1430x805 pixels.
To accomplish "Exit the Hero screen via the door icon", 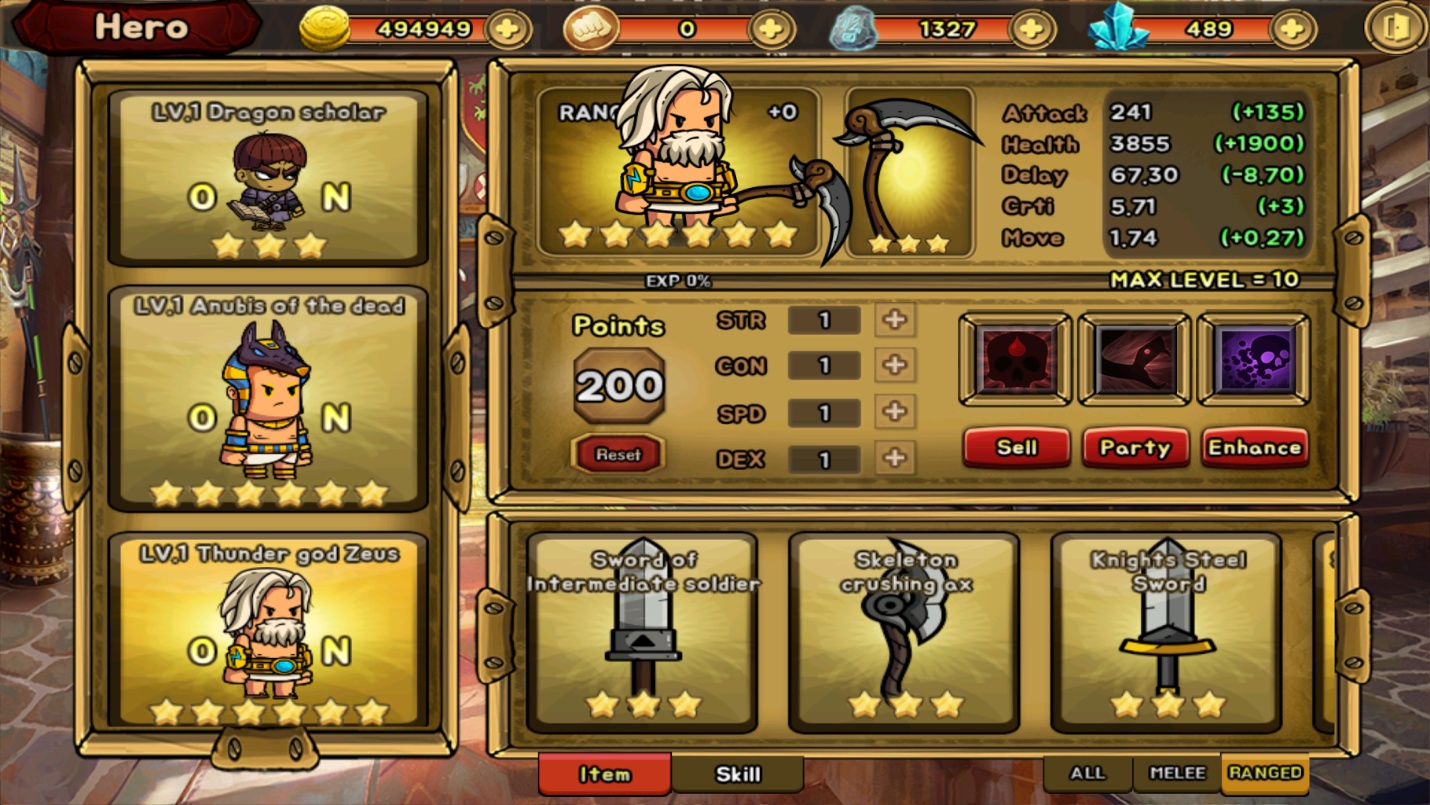I will point(1396,29).
